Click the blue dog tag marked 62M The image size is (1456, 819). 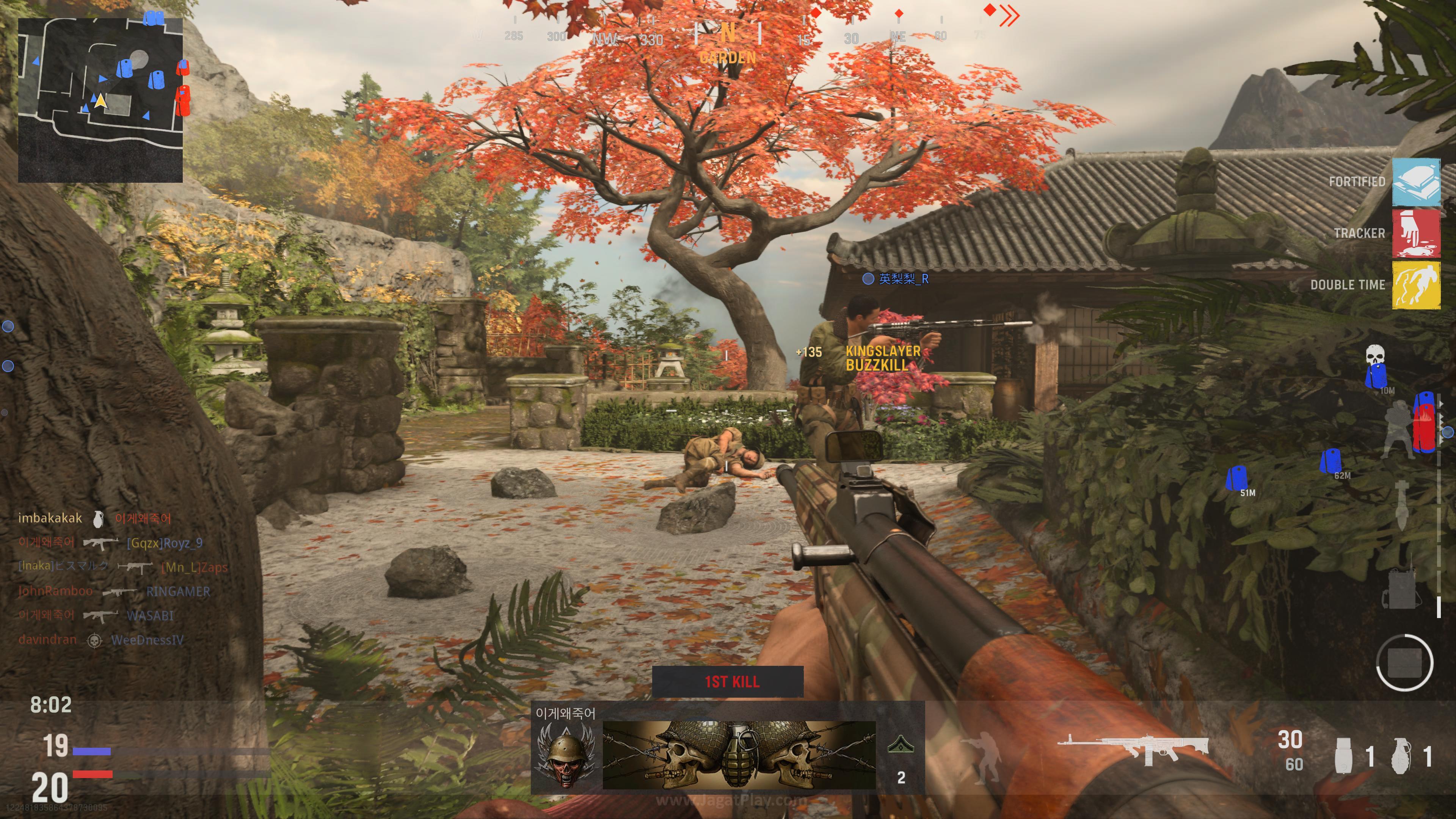[x=1330, y=461]
